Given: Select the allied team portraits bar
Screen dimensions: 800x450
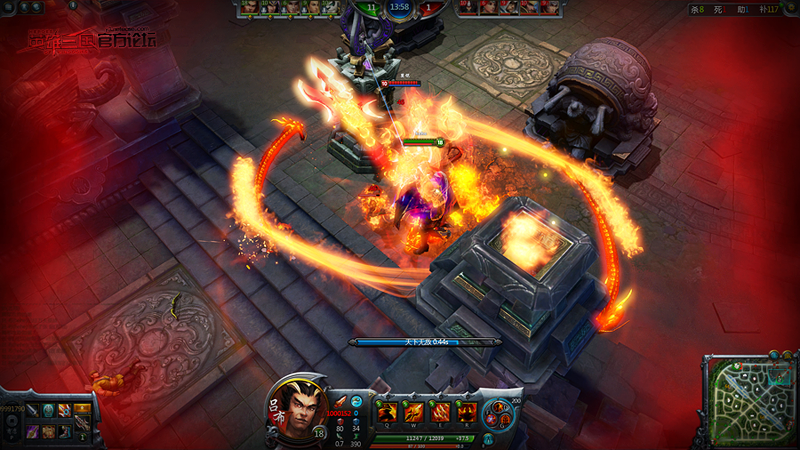Looking at the screenshot, I should (x=284, y=8).
